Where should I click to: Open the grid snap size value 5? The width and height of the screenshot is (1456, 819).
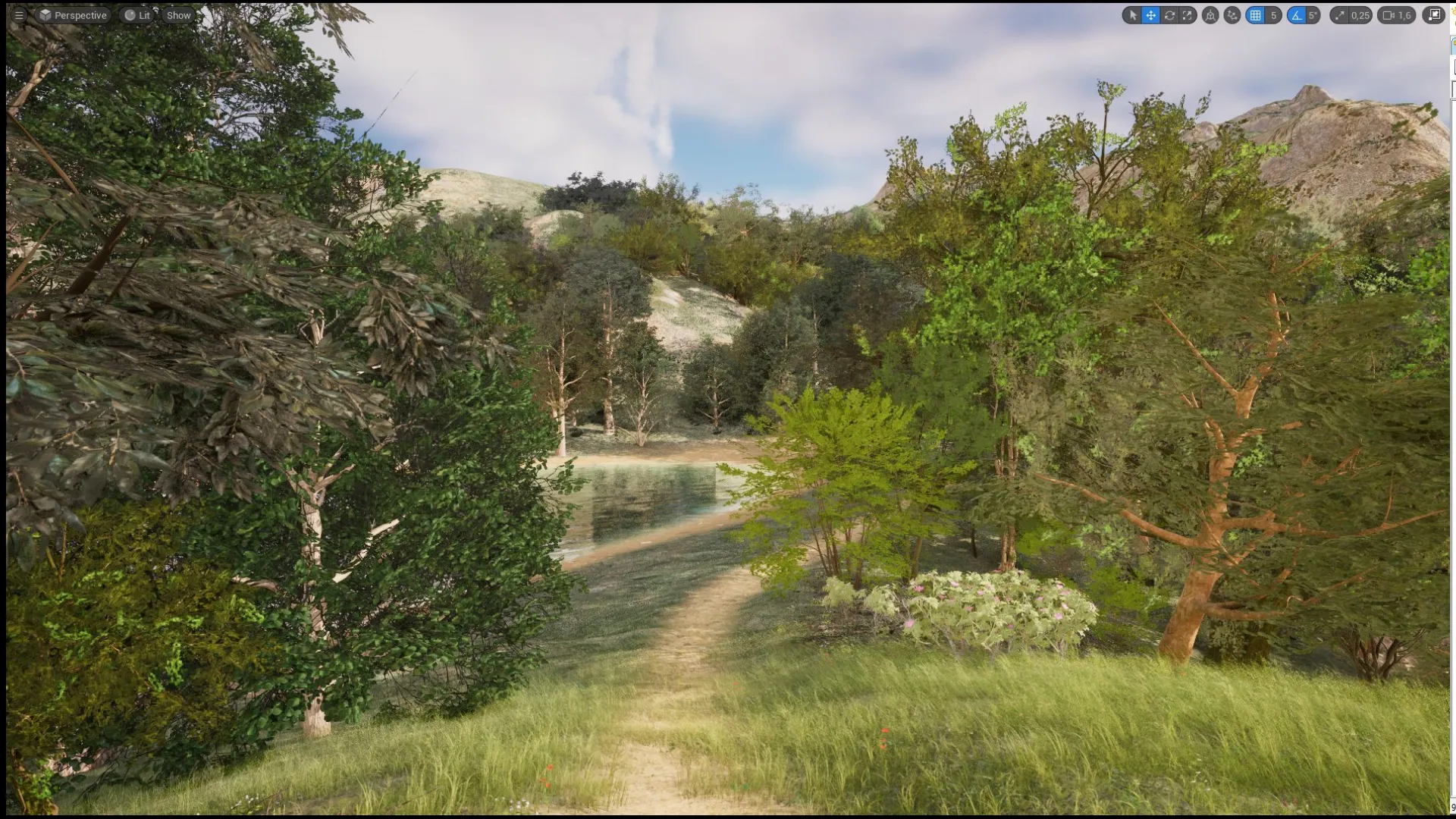click(1273, 15)
